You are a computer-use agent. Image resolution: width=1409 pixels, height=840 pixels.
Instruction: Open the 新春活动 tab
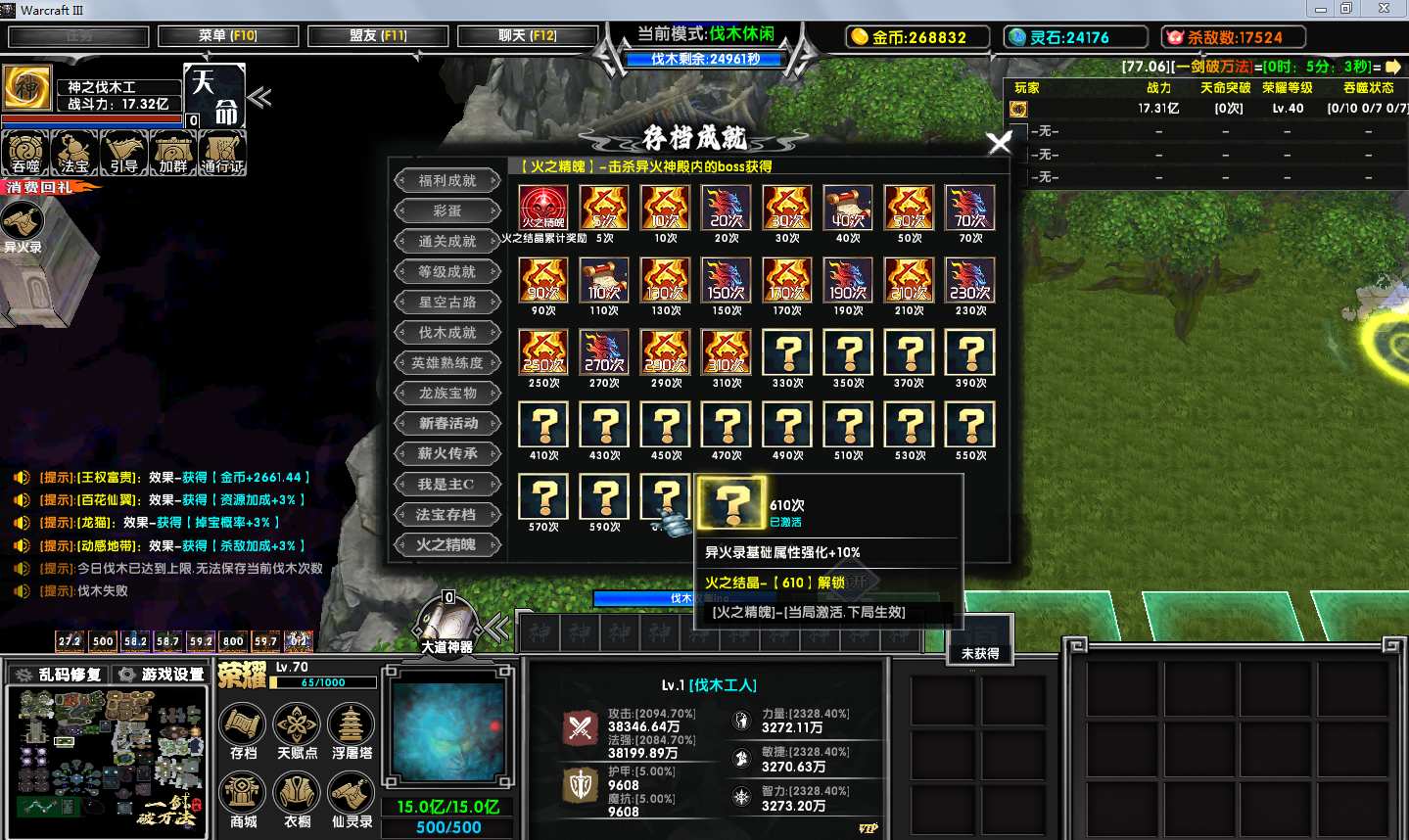pos(447,424)
